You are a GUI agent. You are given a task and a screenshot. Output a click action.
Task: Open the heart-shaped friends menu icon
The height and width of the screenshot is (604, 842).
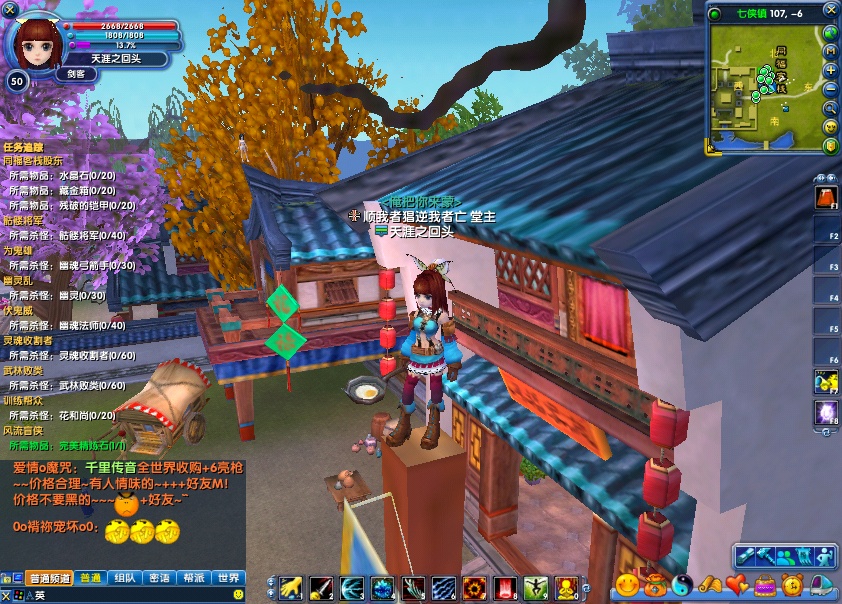coord(737,585)
